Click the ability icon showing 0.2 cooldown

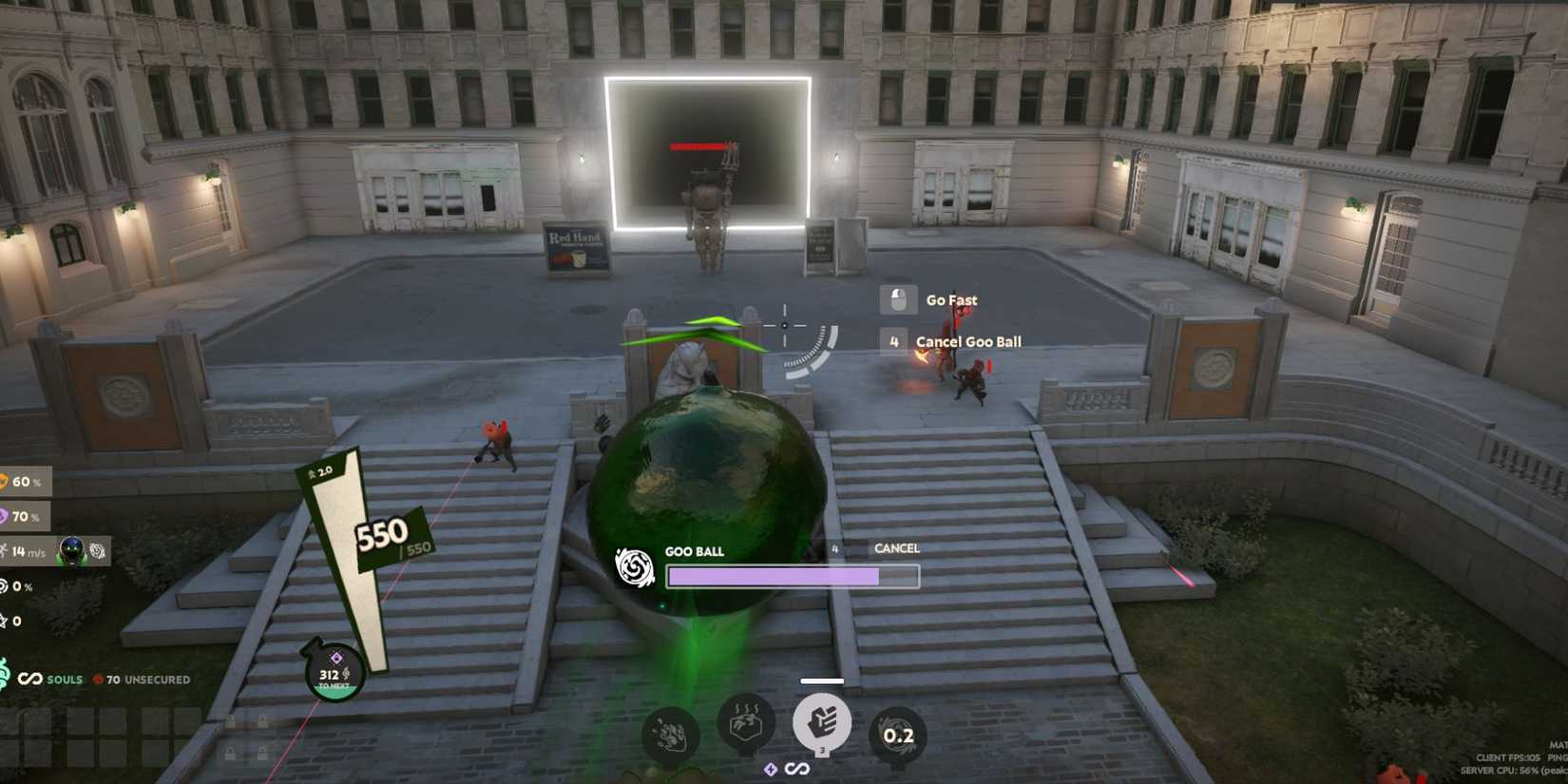pyautogui.click(x=897, y=732)
